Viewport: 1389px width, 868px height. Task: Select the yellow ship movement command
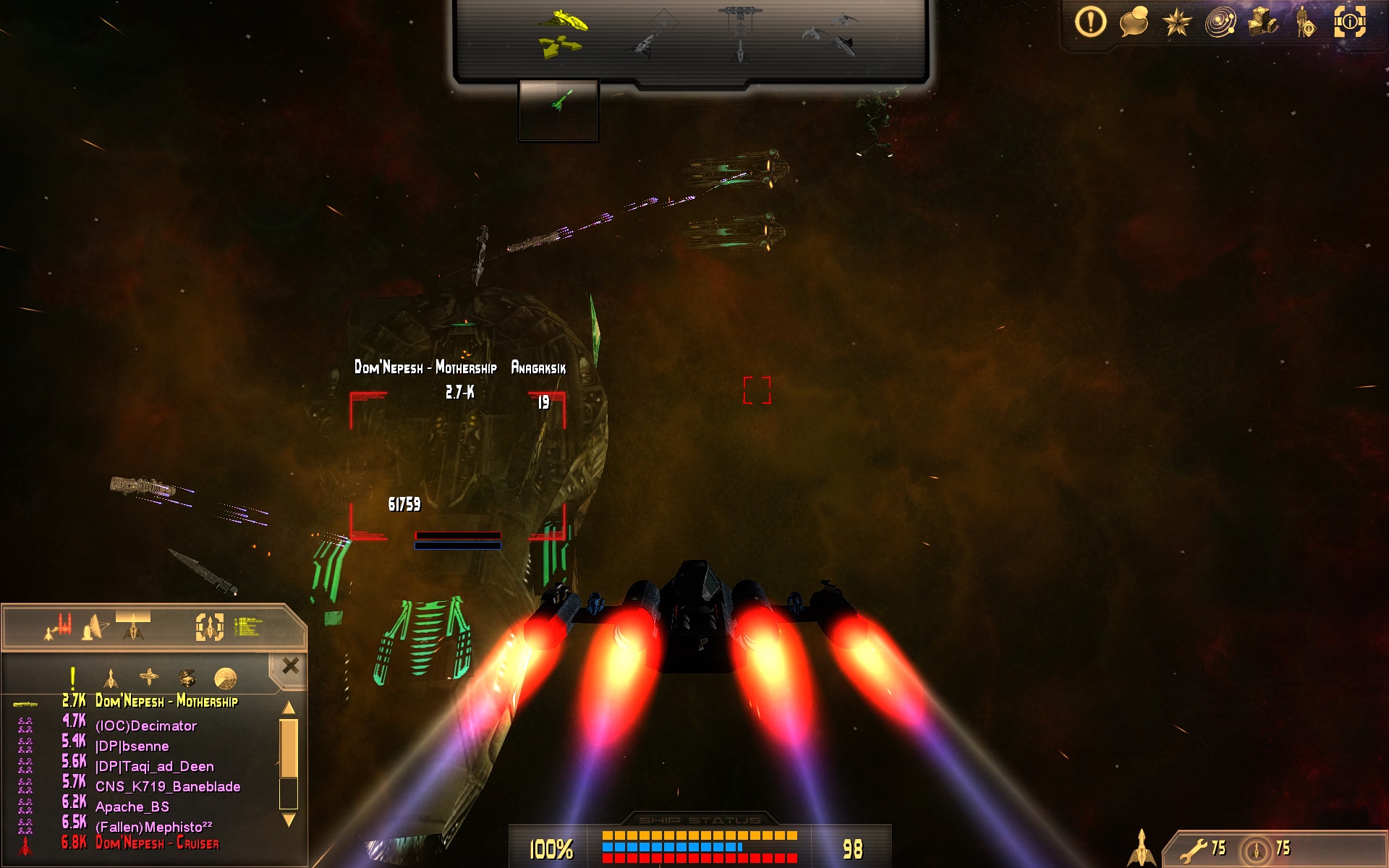pyautogui.click(x=561, y=33)
